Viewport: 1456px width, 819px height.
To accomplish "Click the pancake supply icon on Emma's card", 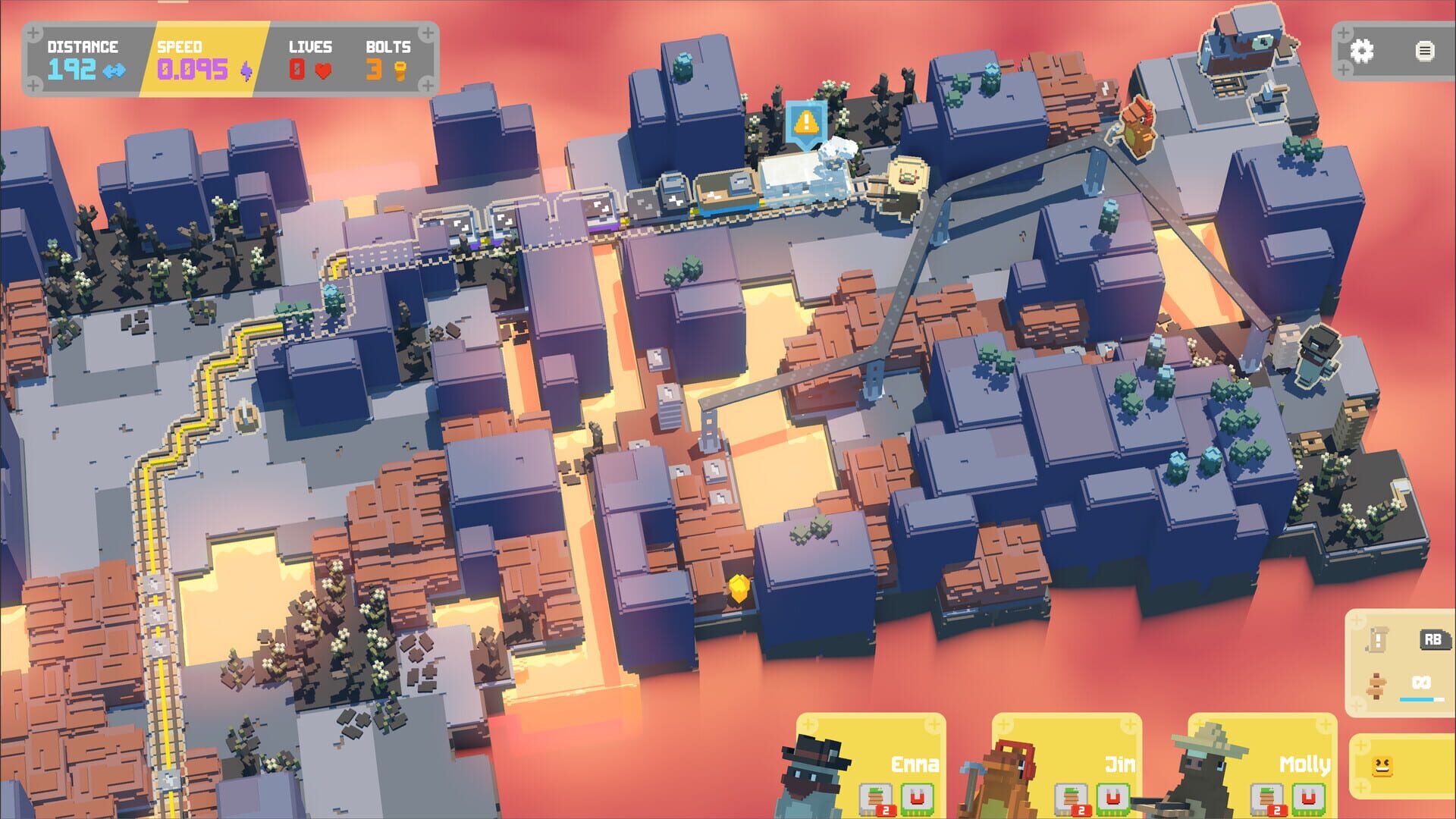I will 877,796.
